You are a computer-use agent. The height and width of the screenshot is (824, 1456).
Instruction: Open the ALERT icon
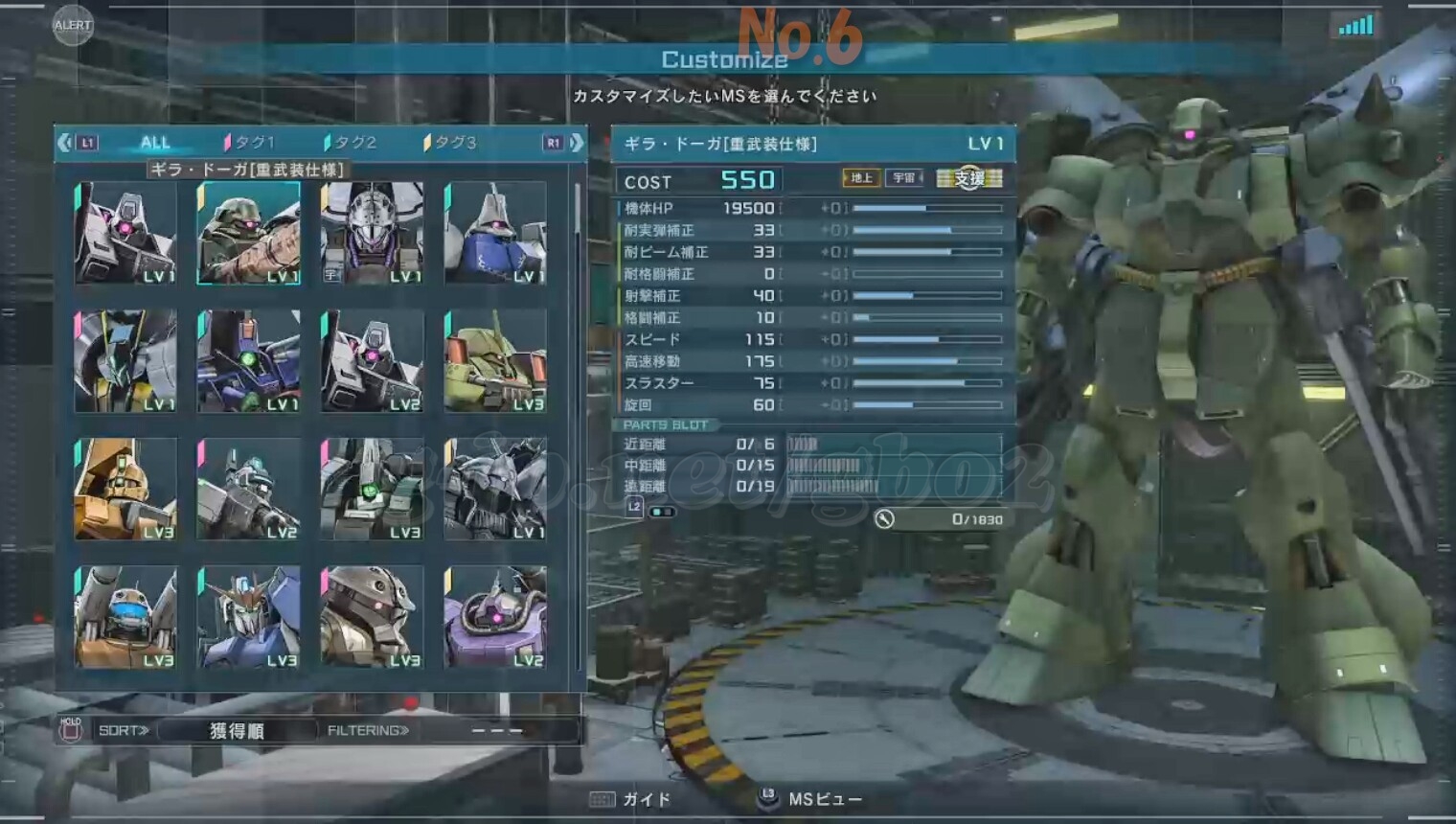click(73, 25)
